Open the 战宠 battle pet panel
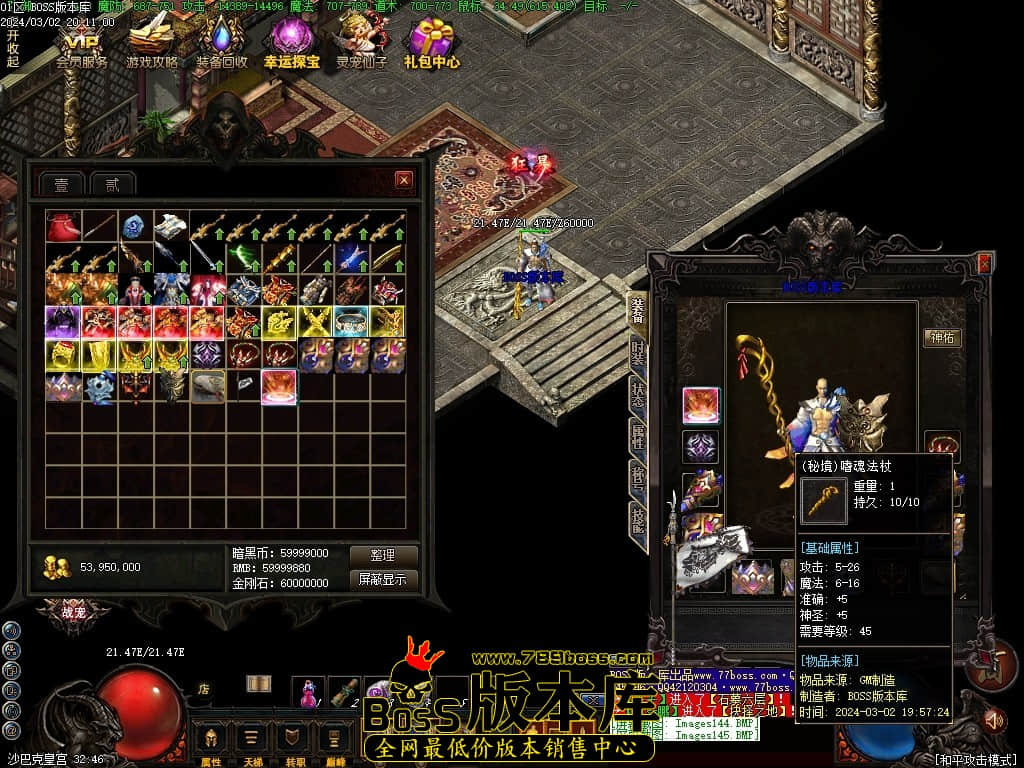 [x=73, y=610]
